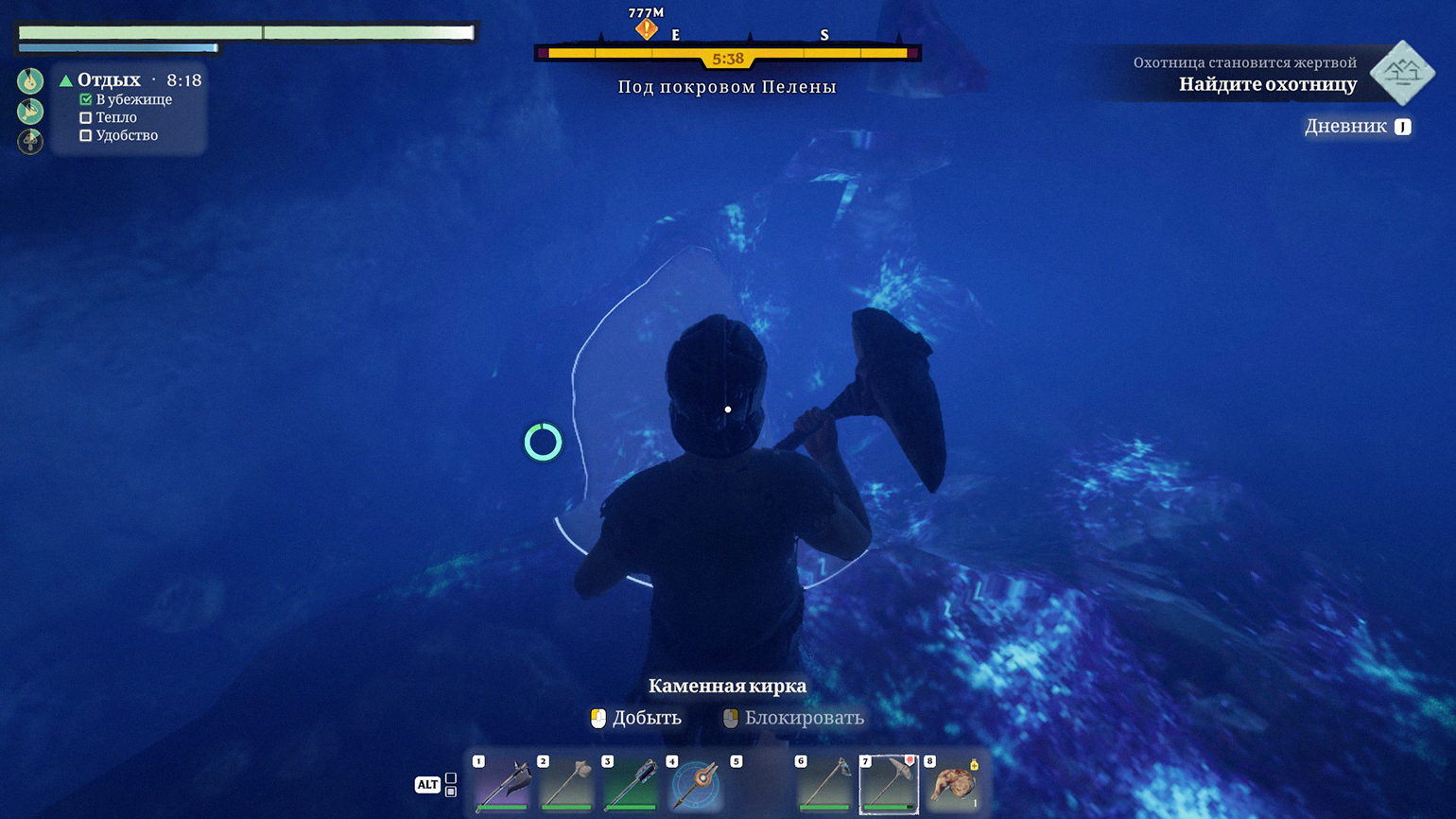Screen dimensions: 1456x819
Task: Open the Отдых rest status panel
Action: click(109, 80)
